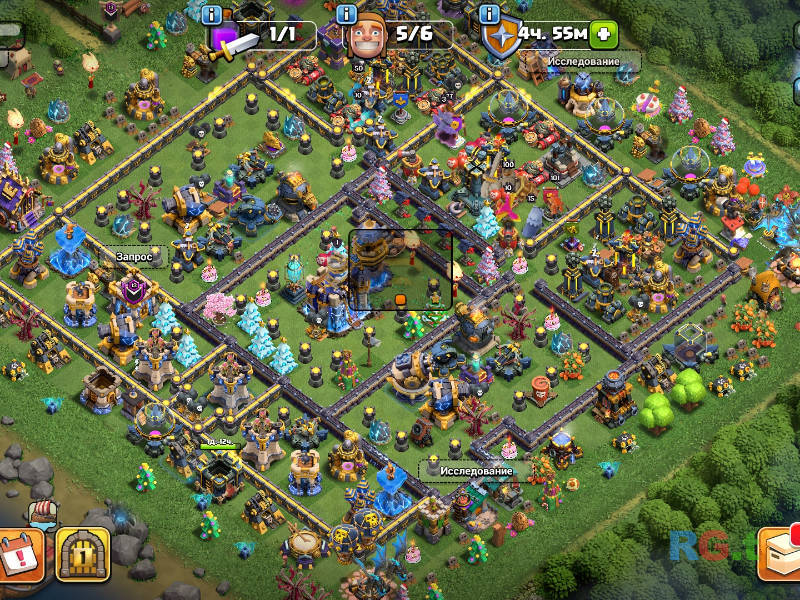Open the shop crate button
Screen dimensions: 800x600
779,553
